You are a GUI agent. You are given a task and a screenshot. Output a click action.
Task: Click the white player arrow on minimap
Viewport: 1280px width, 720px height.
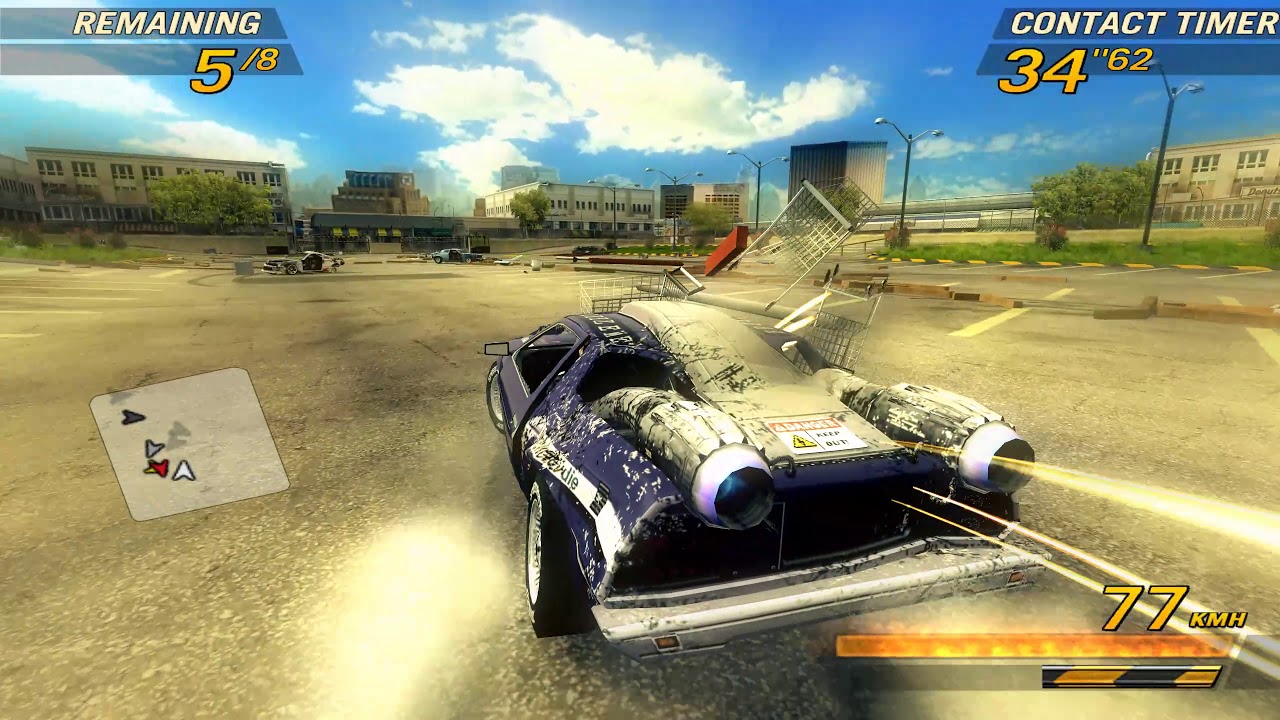[x=183, y=470]
